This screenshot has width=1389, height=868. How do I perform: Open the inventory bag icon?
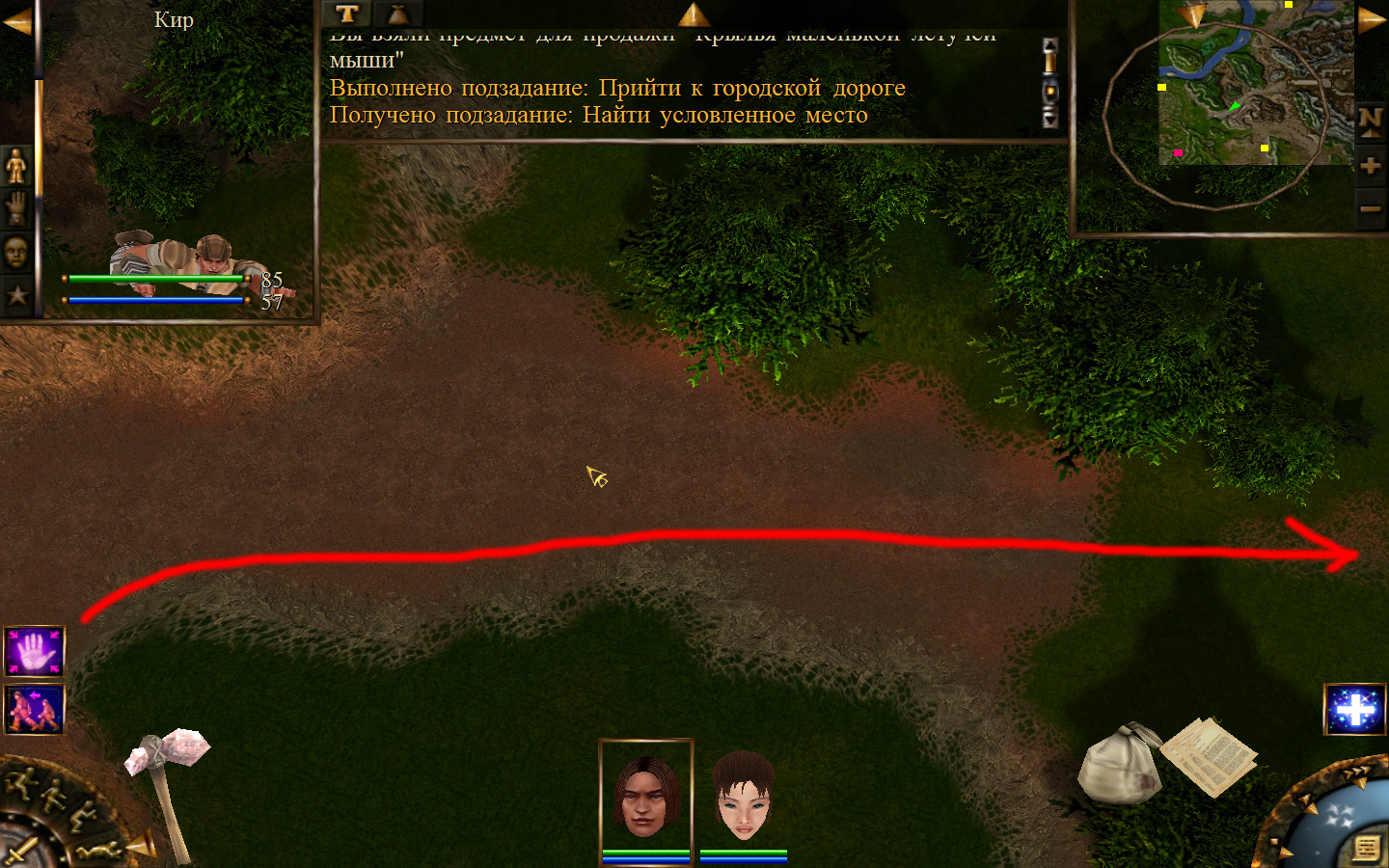(x=1119, y=764)
